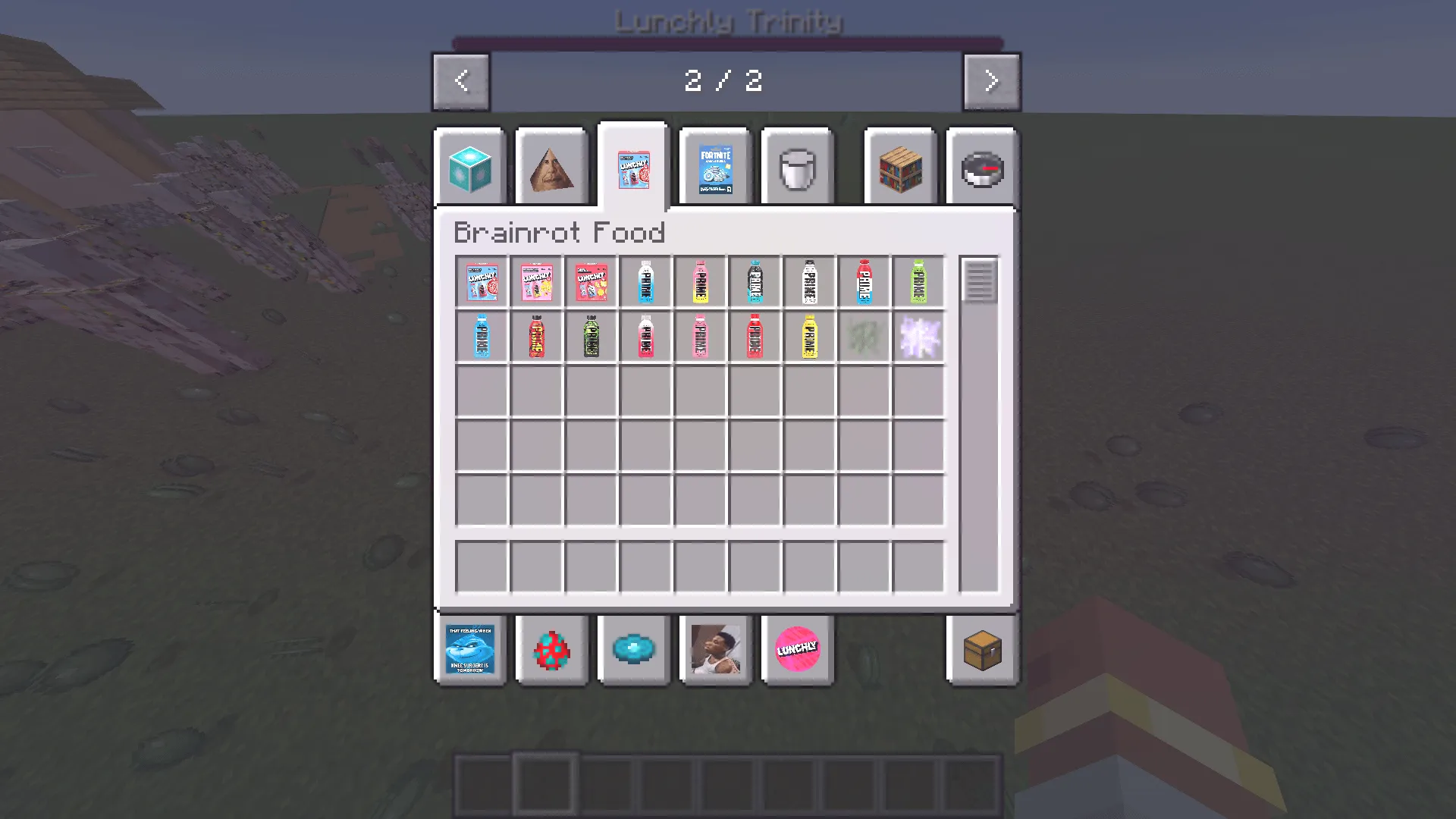Select the blue sprinkled donut tab
The image size is (1456, 819).
point(634,650)
